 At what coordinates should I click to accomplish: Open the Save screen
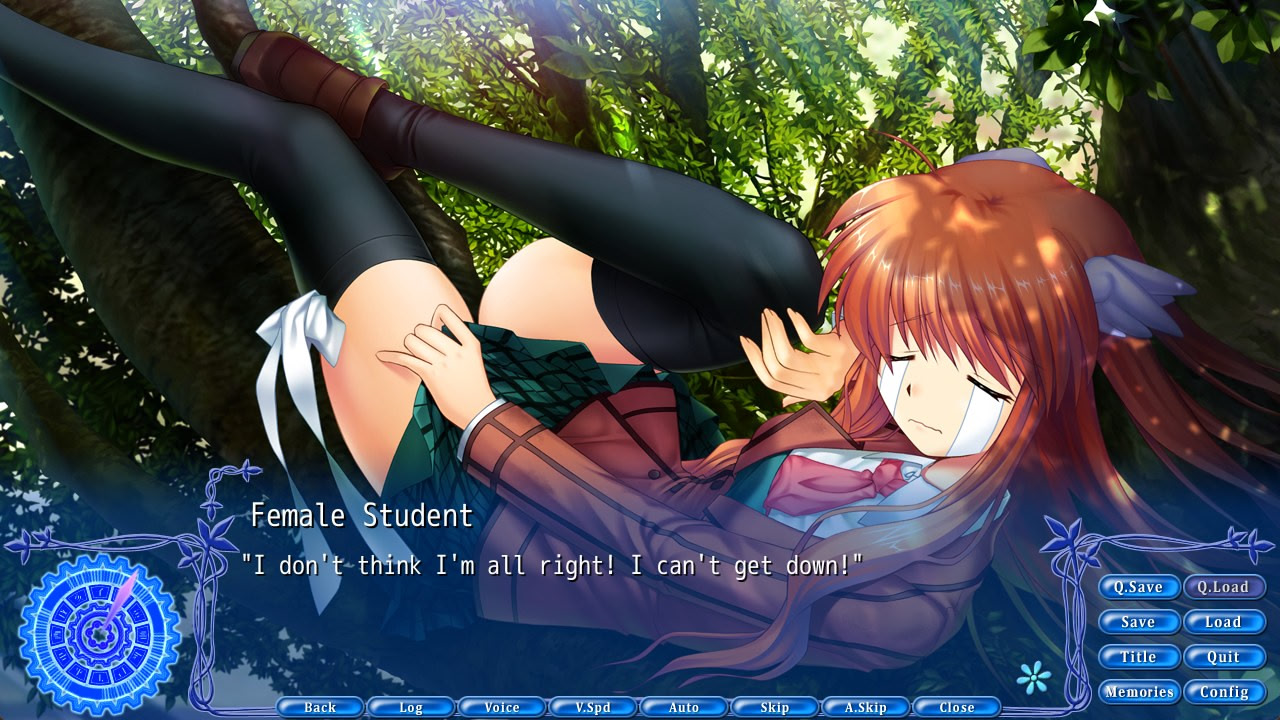coord(1138,622)
